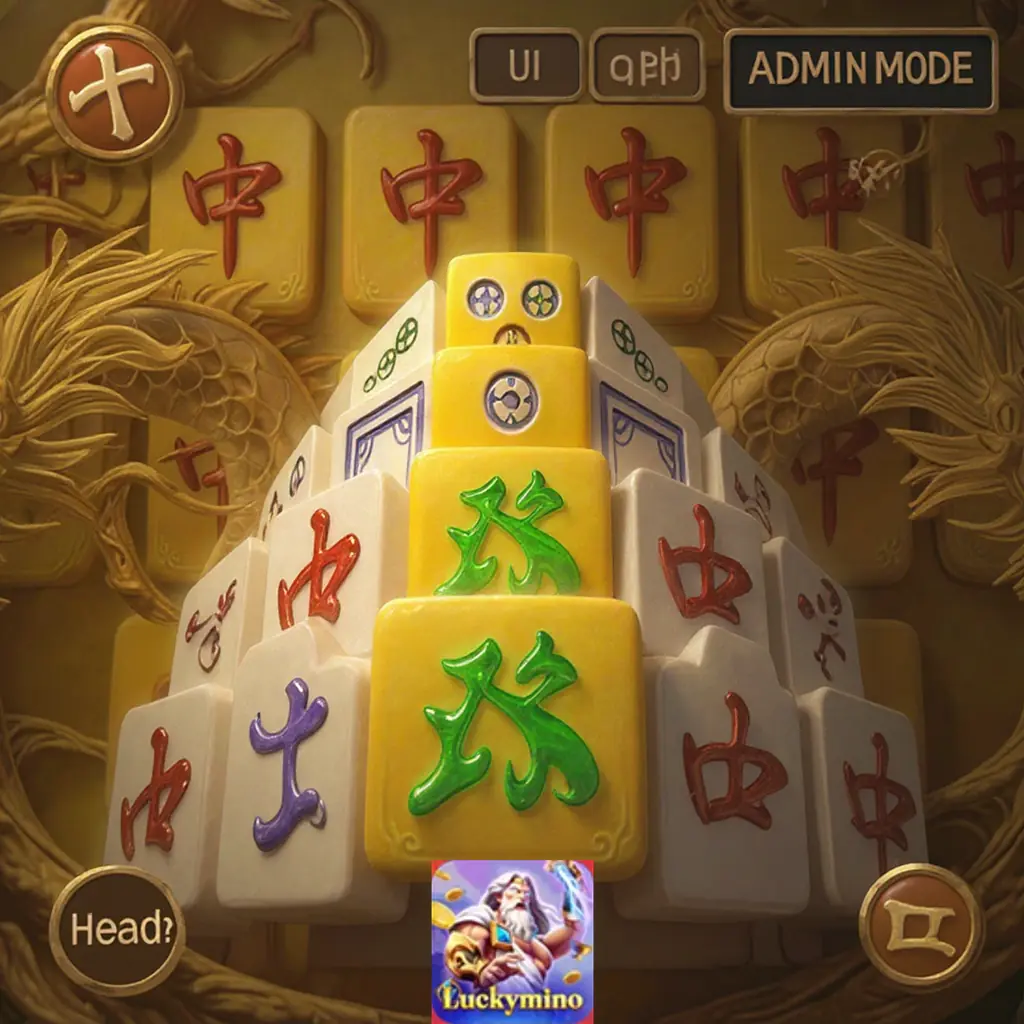Click the round brown button with gold glyph
The height and width of the screenshot is (1024, 1024).
921,926
